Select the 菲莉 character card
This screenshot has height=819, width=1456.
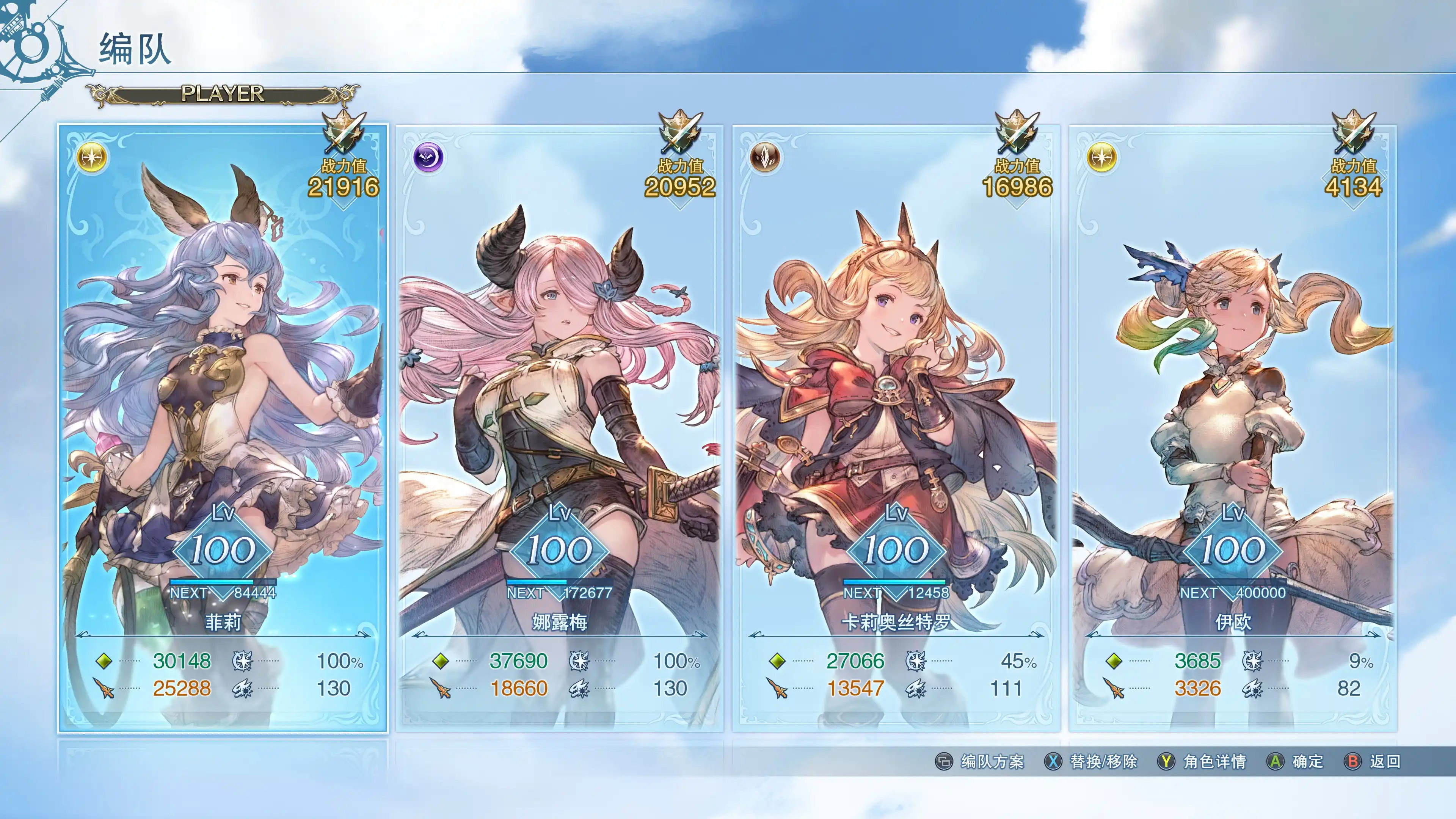tap(223, 428)
